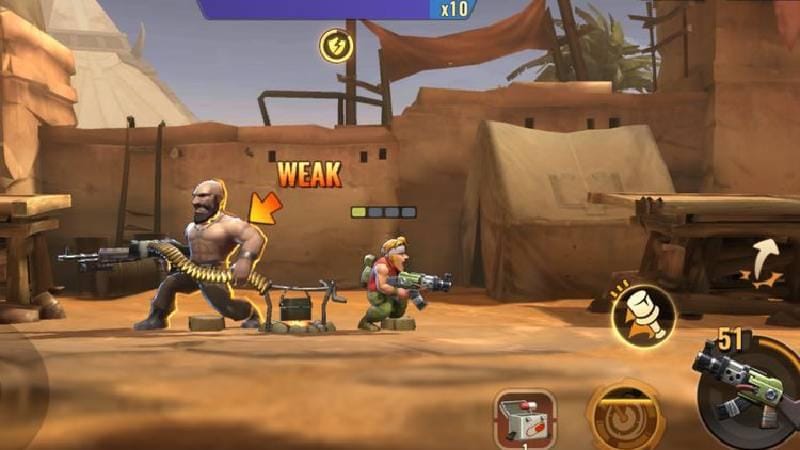Trigger the round orange cooldown skill button
This screenshot has height=450, width=800.
click(627, 417)
